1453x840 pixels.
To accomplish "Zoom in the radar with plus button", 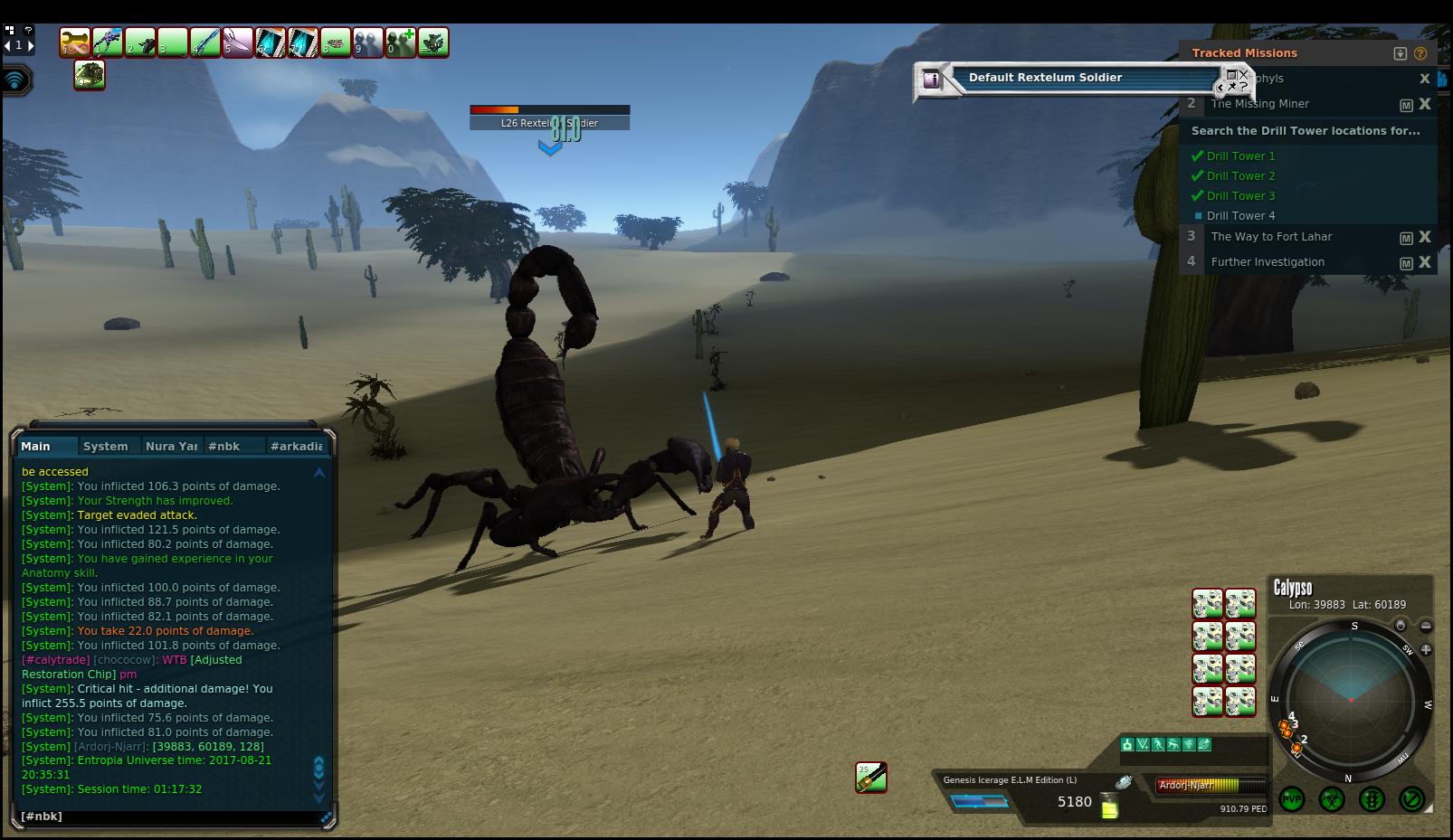I will [x=1426, y=649].
